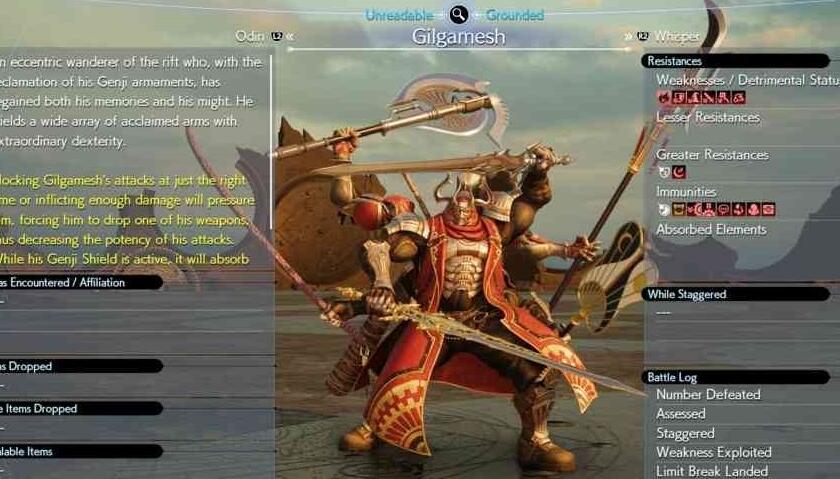Viewport: 840px width, 479px height.
Task: Select the Absorbed Elements resistance row
Action: point(710,230)
